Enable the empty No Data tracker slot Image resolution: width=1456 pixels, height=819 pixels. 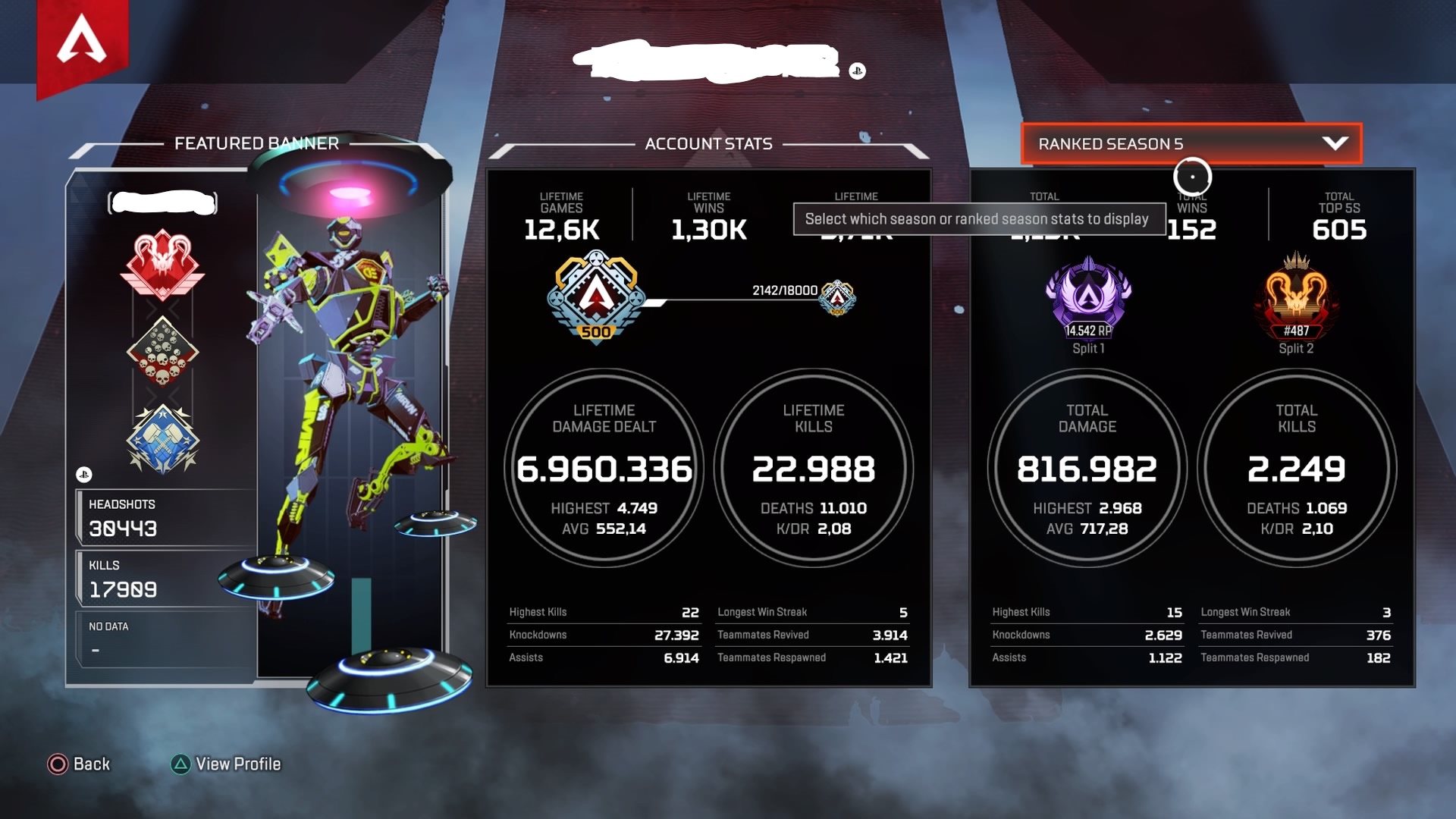[x=161, y=637]
